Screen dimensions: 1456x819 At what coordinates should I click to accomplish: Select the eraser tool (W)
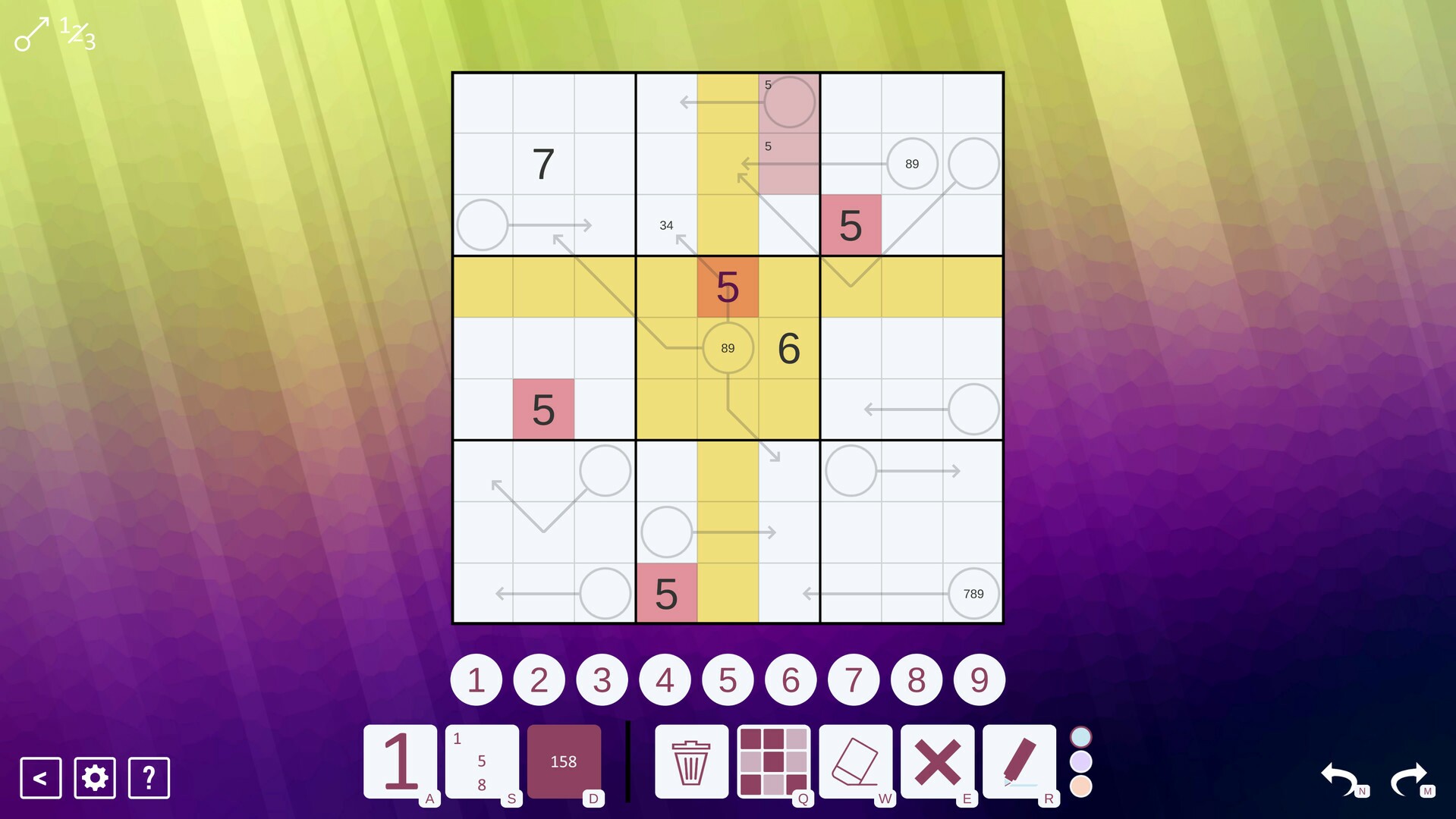856,761
